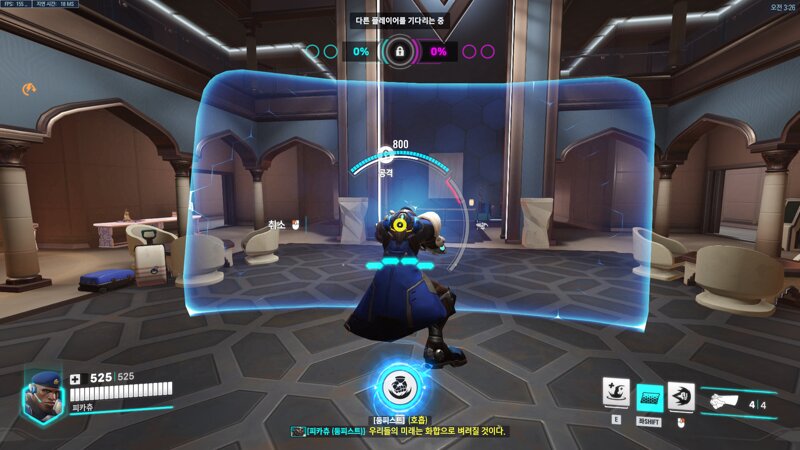Activate the flaming punch ability icon
The height and width of the screenshot is (450, 800).
pos(681,394)
